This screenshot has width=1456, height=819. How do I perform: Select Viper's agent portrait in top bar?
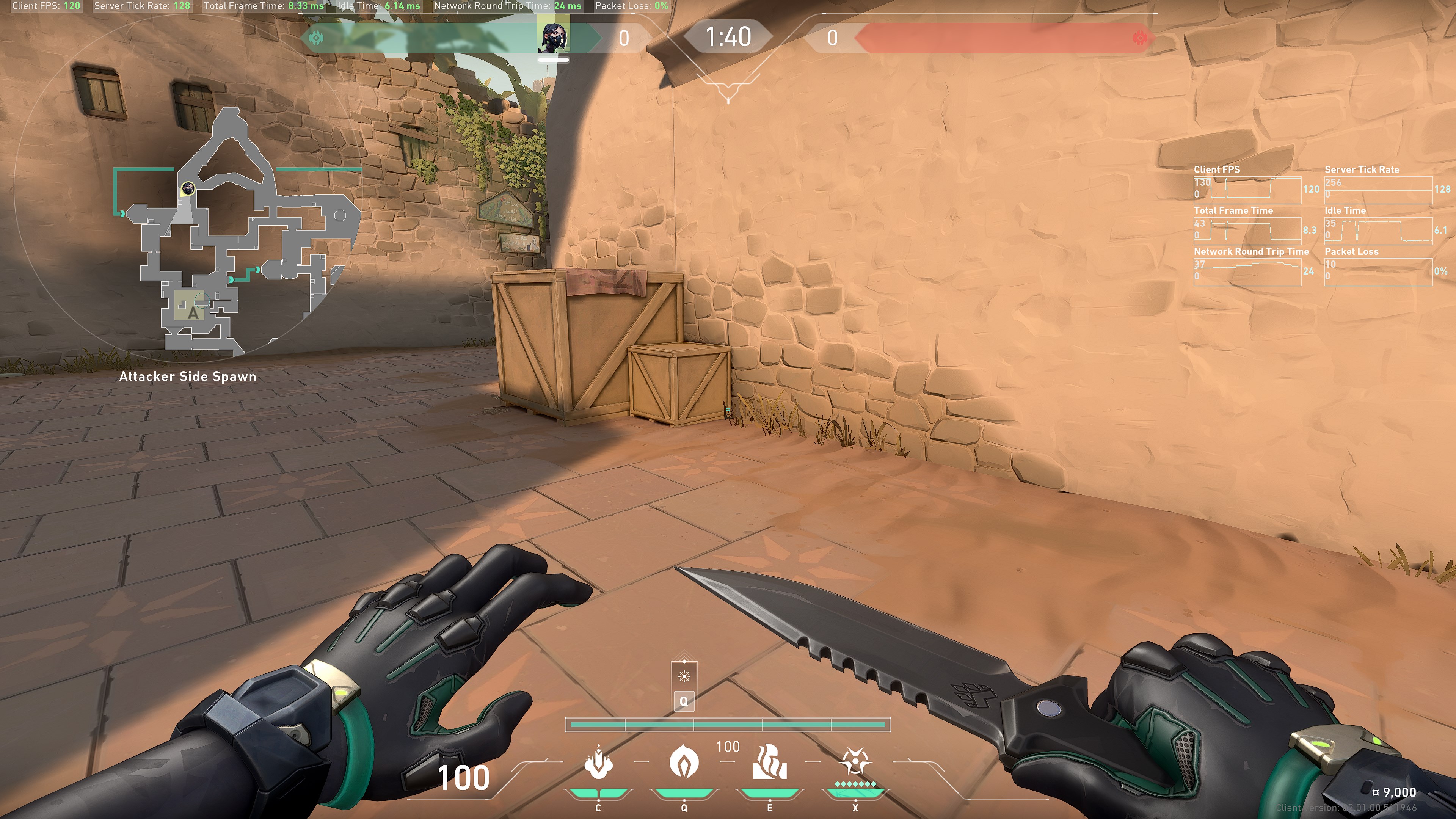coord(553,37)
